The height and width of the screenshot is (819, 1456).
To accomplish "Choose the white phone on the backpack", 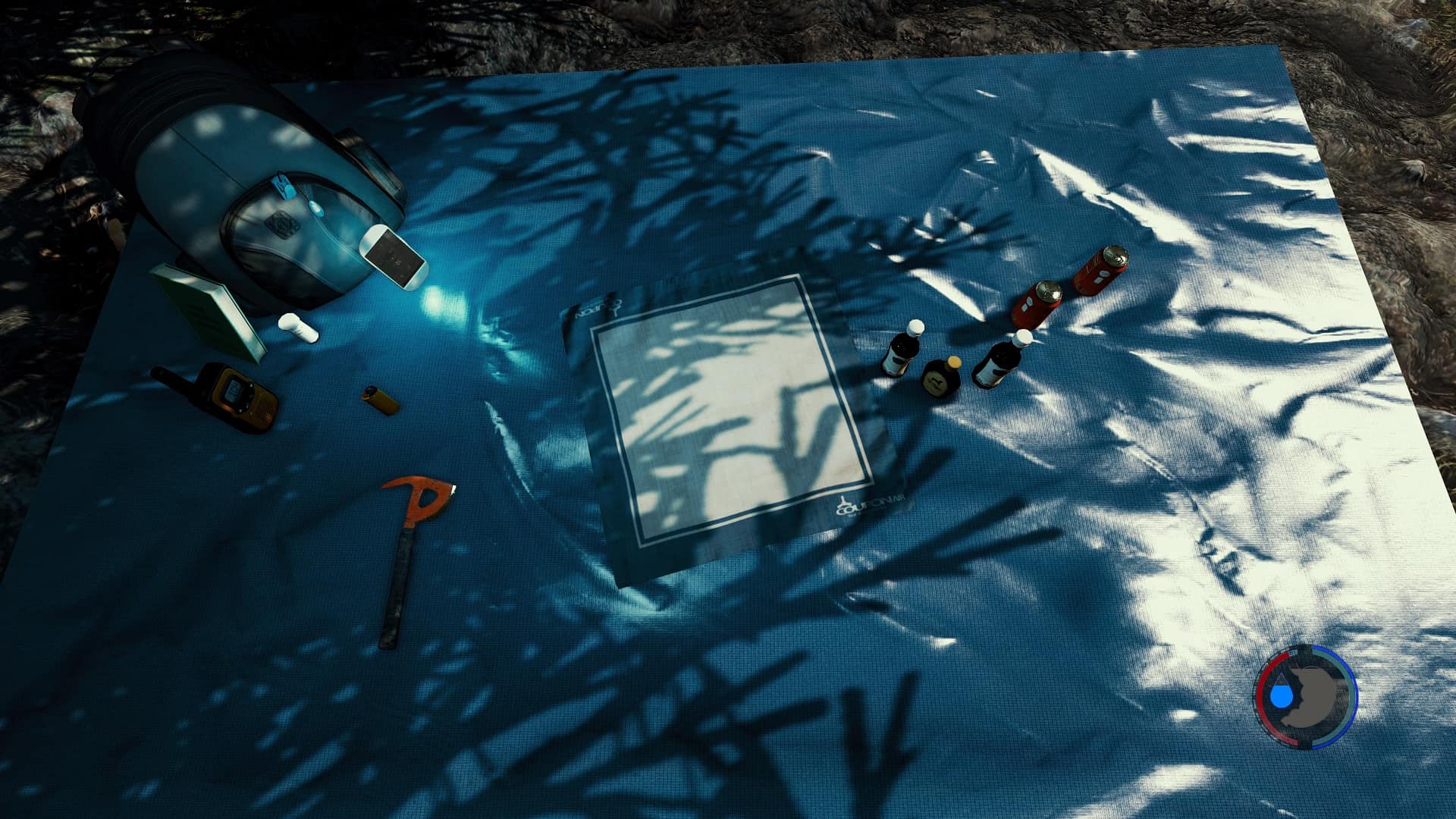I will click(x=392, y=256).
